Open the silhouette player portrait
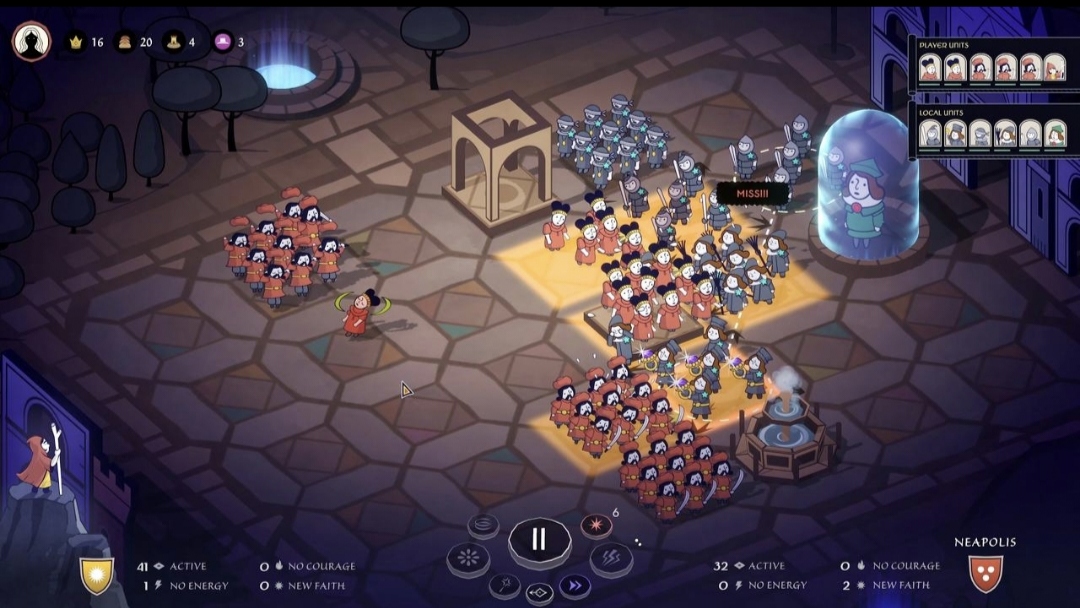The image size is (1080, 608). pos(31,42)
